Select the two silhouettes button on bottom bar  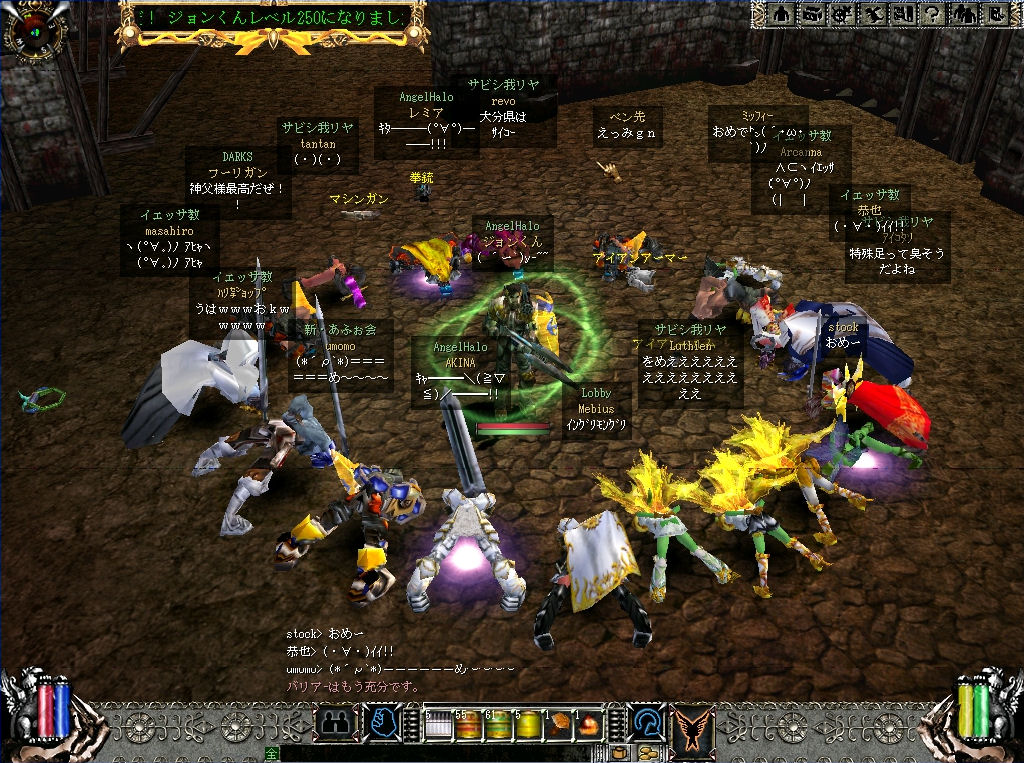pyautogui.click(x=336, y=722)
